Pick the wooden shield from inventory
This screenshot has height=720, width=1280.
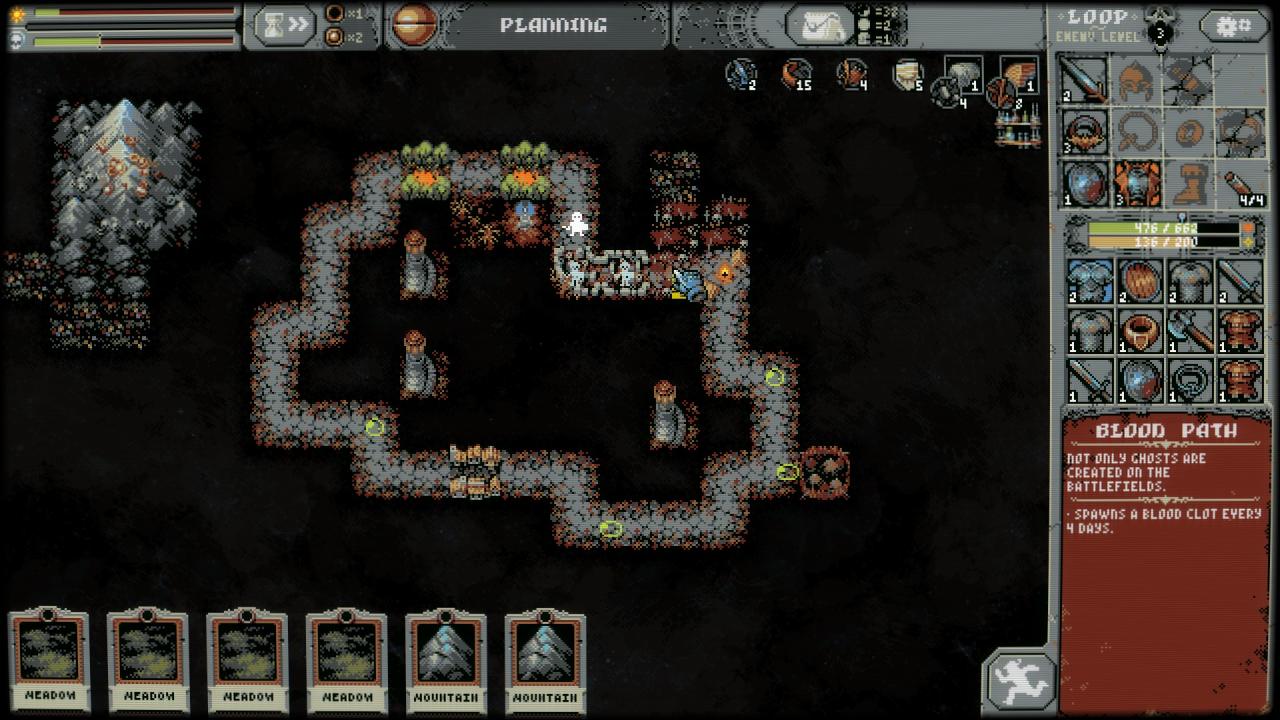point(1139,281)
